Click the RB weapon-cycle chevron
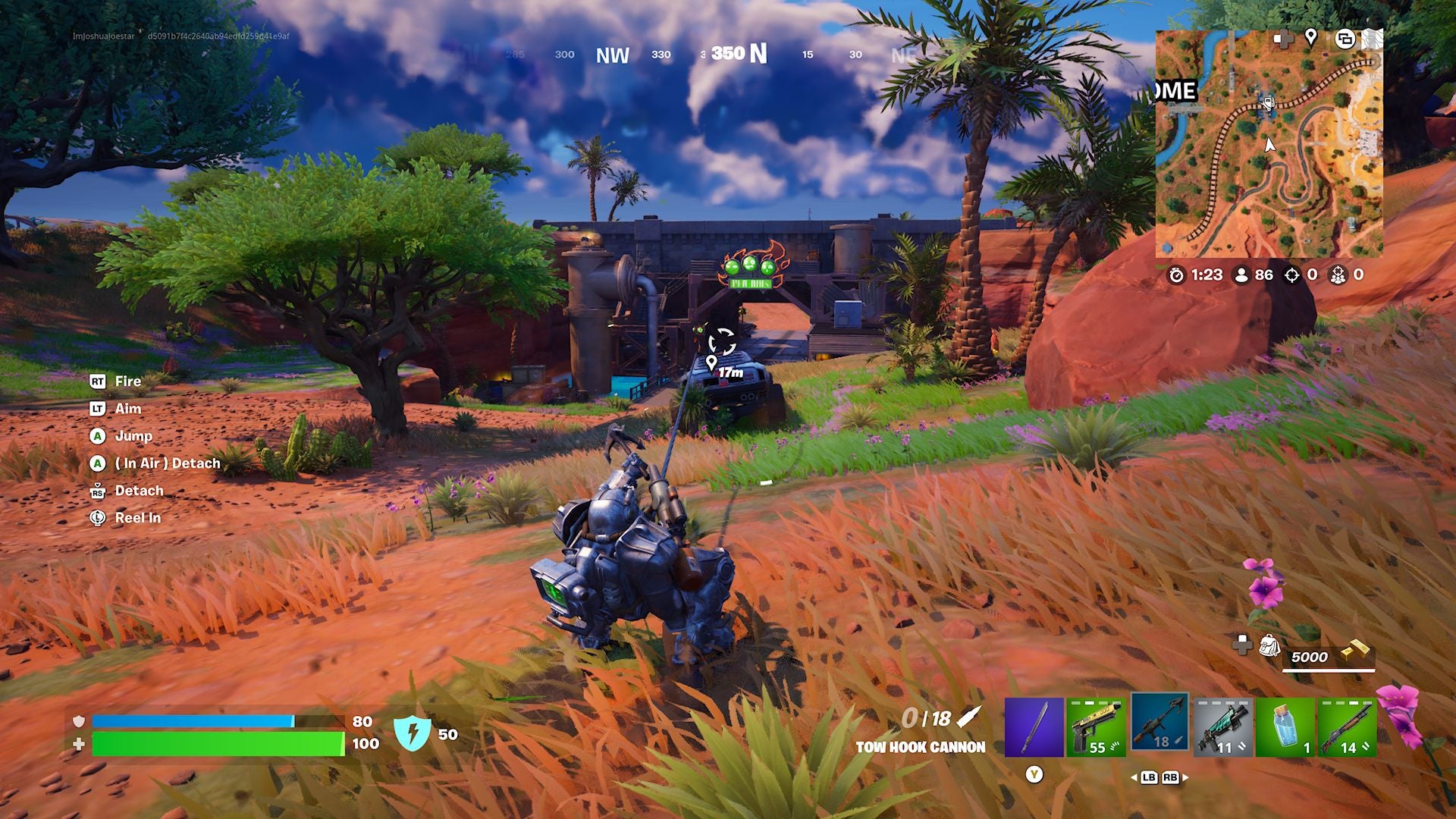The image size is (1456, 819). click(x=1172, y=778)
